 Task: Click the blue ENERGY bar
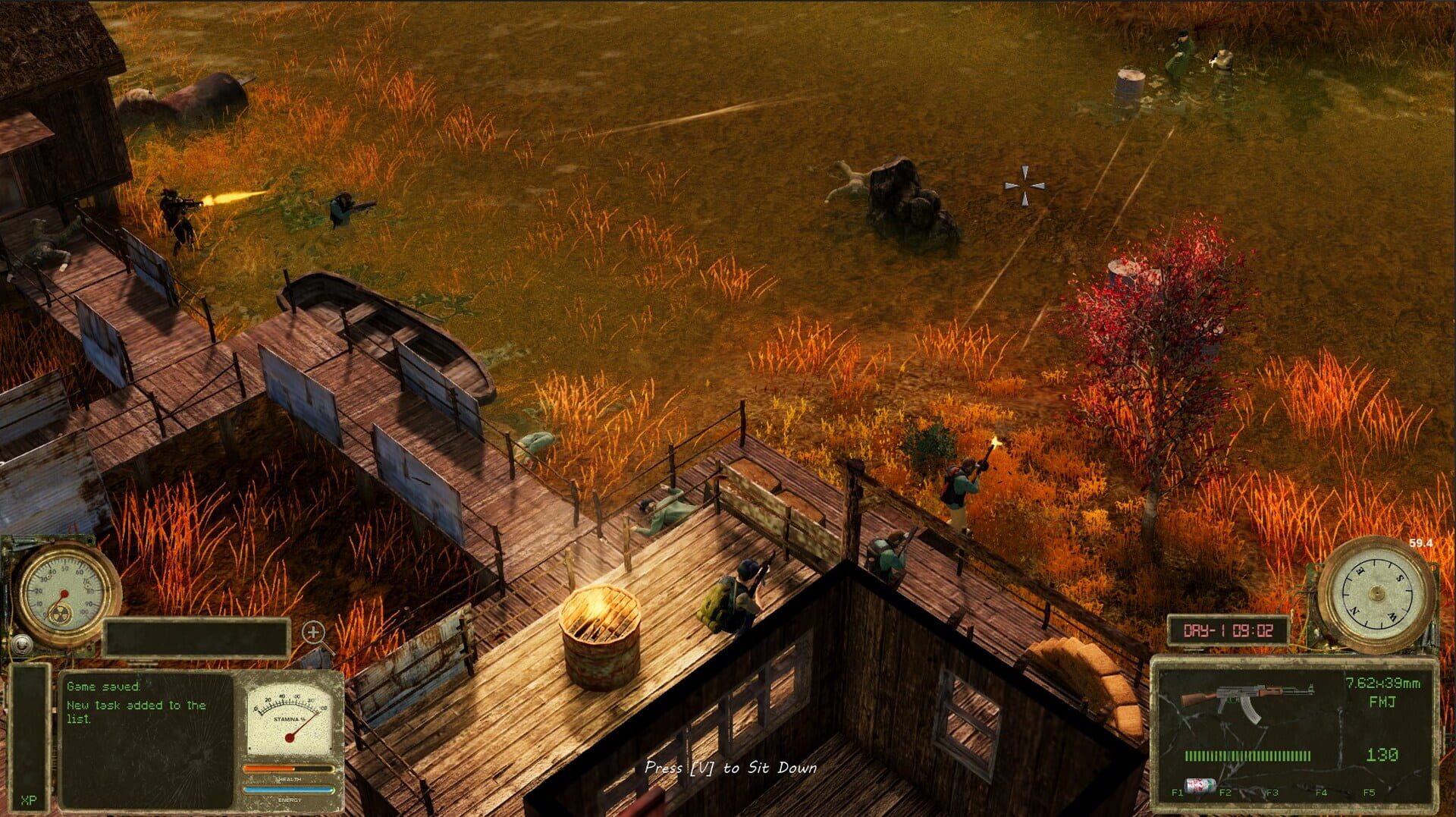289,789
